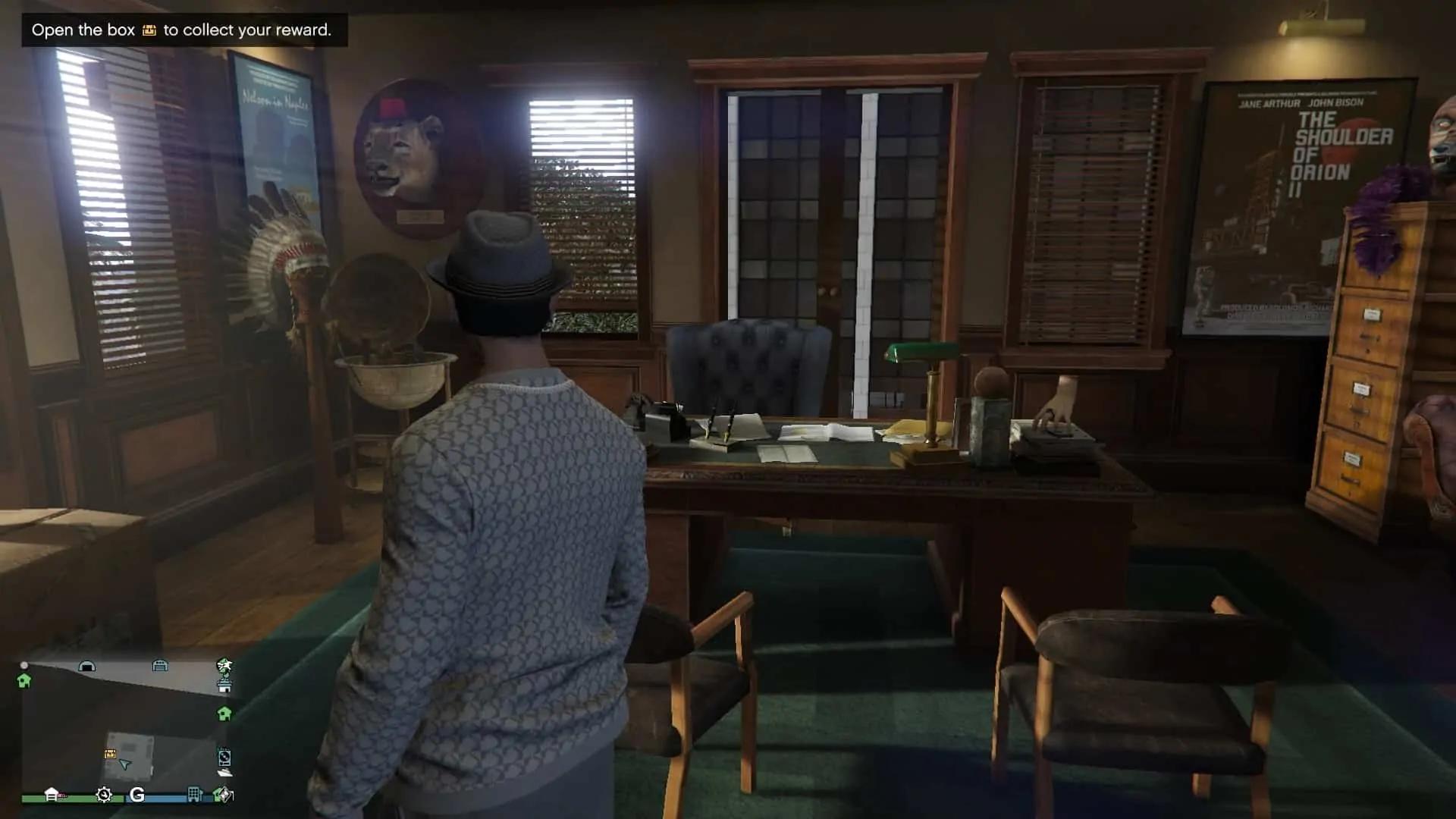
Task: Choose the white garage blip on minimap edge
Action: pos(52,794)
